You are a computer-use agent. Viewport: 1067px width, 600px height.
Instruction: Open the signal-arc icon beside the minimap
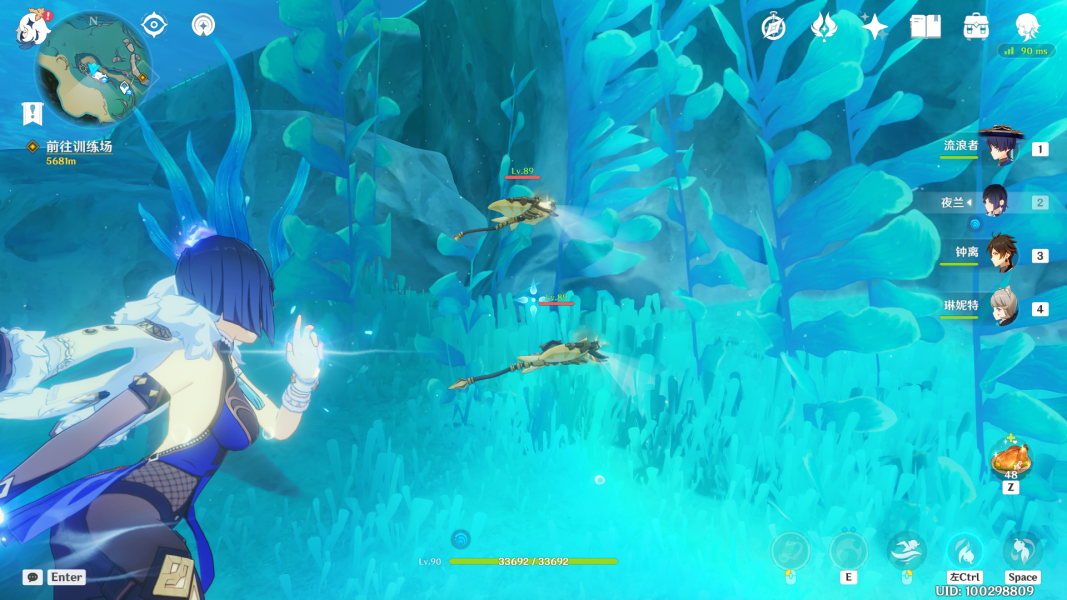[x=204, y=25]
